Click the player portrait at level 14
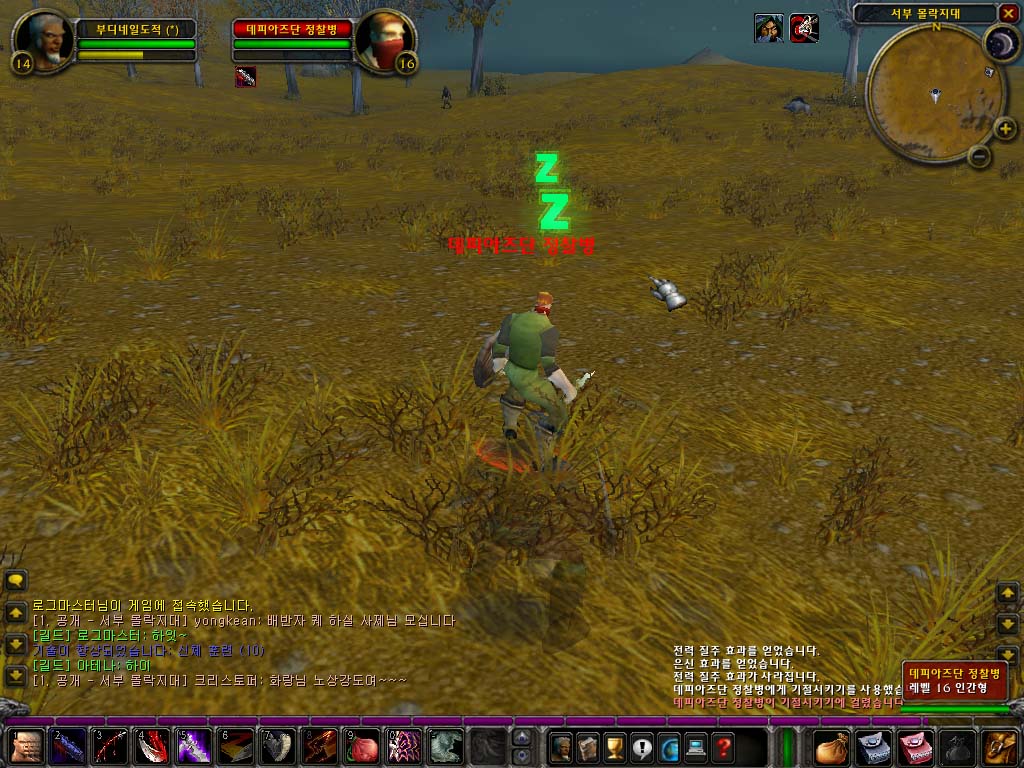The image size is (1024, 768). pyautogui.click(x=43, y=39)
